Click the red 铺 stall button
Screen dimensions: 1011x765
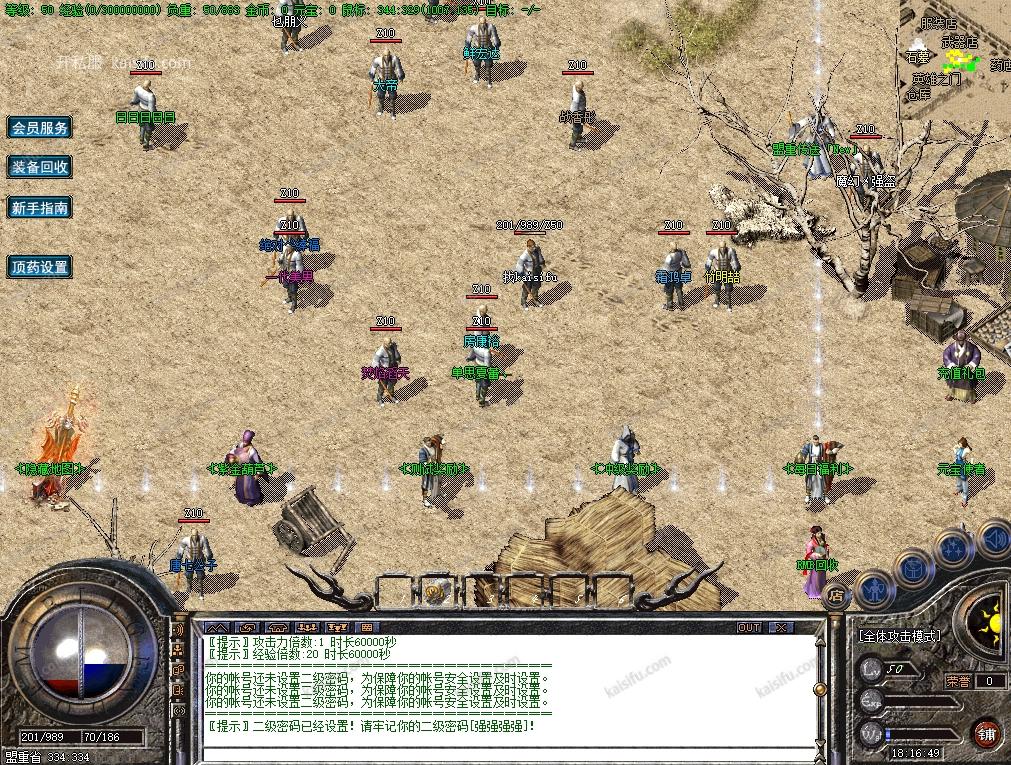pyautogui.click(x=987, y=732)
